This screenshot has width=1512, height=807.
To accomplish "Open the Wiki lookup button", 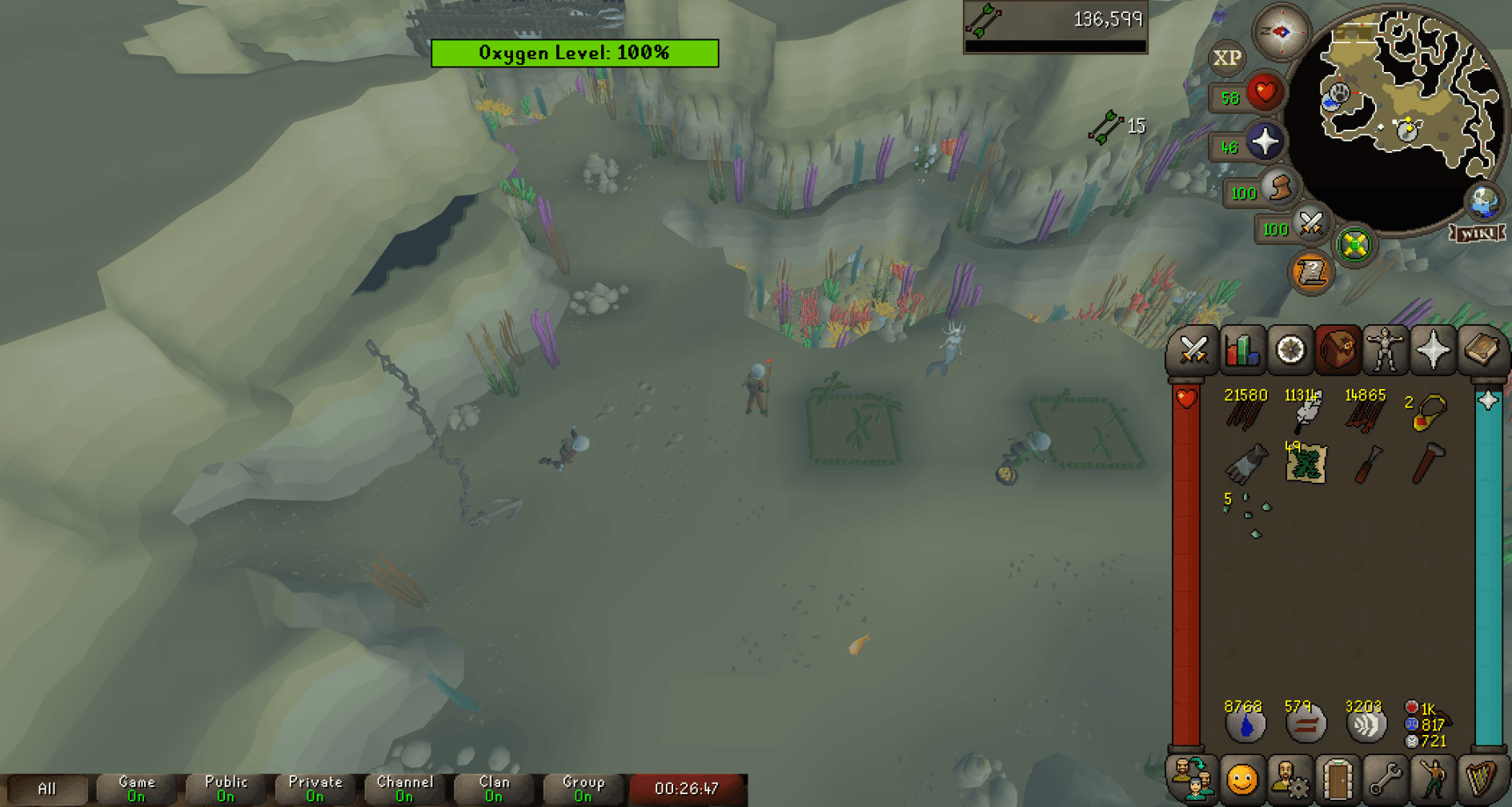I will click(x=1477, y=234).
